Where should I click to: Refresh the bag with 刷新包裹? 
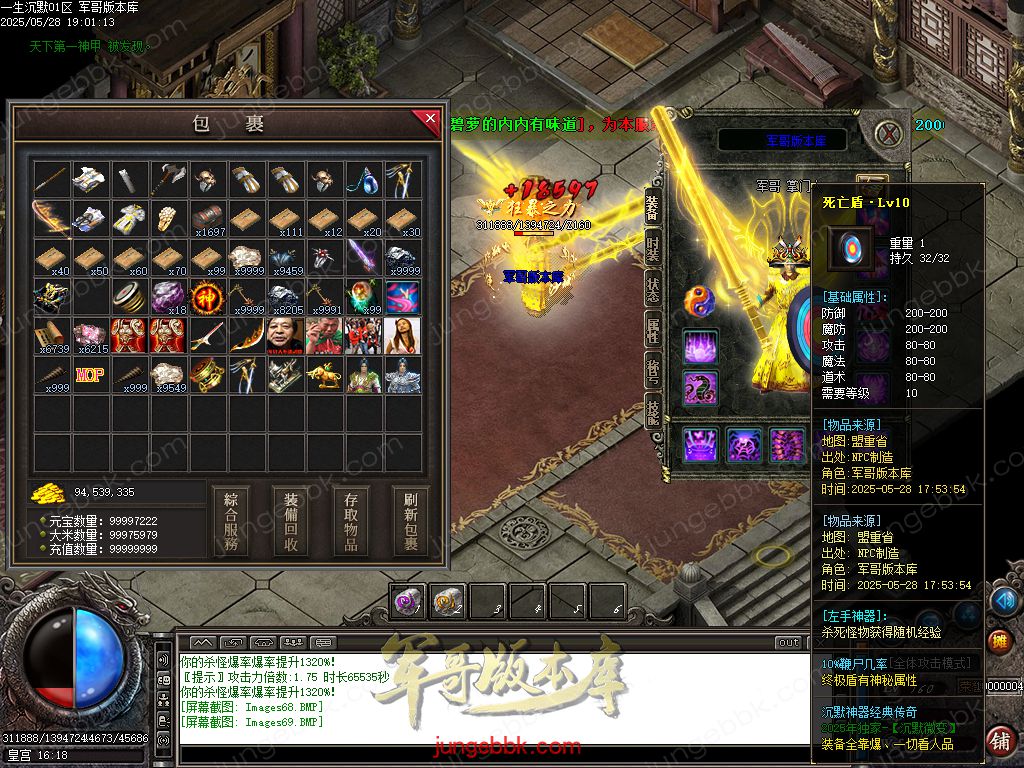tap(410, 521)
